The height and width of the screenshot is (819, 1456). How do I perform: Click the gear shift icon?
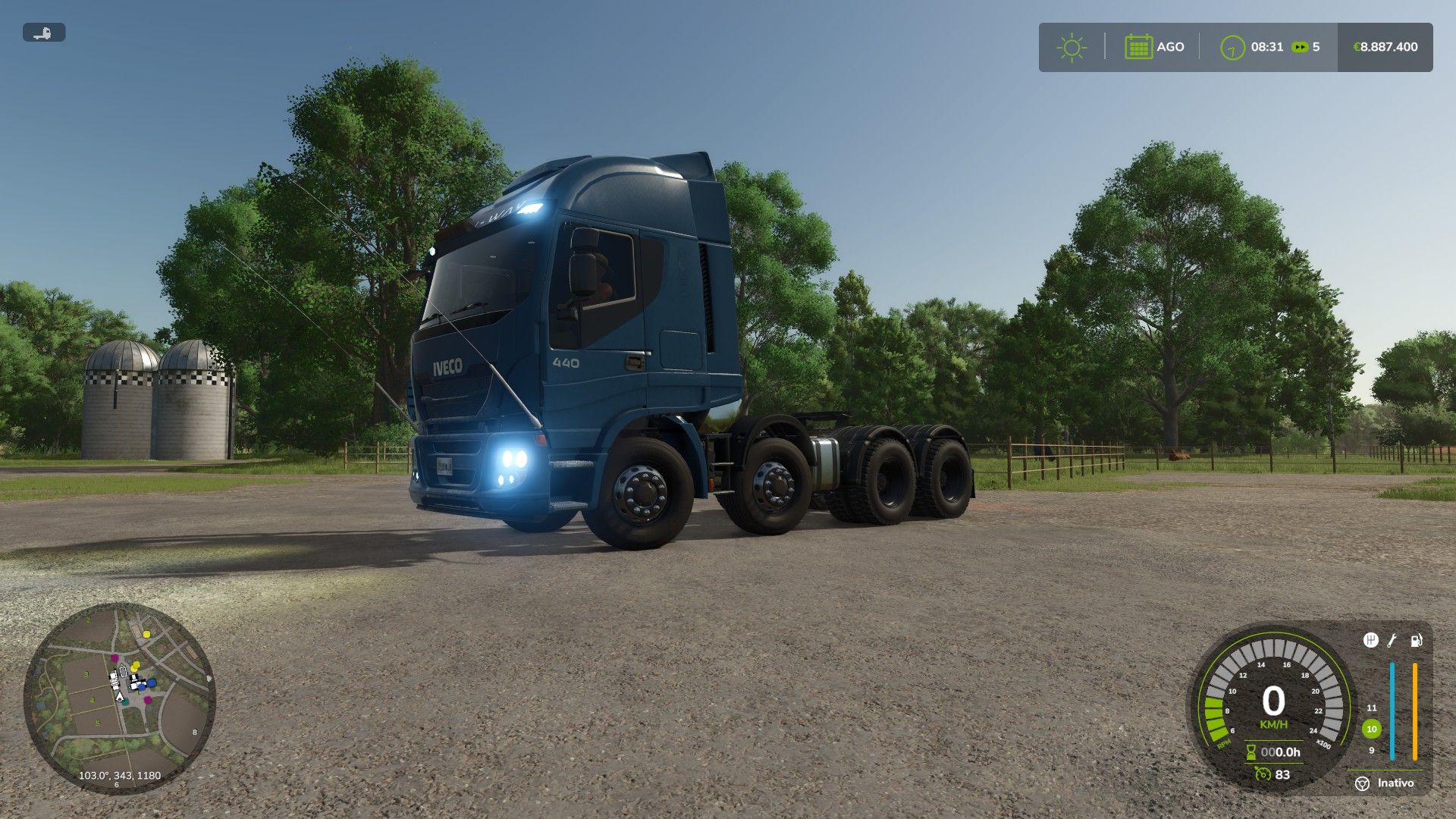[1370, 641]
